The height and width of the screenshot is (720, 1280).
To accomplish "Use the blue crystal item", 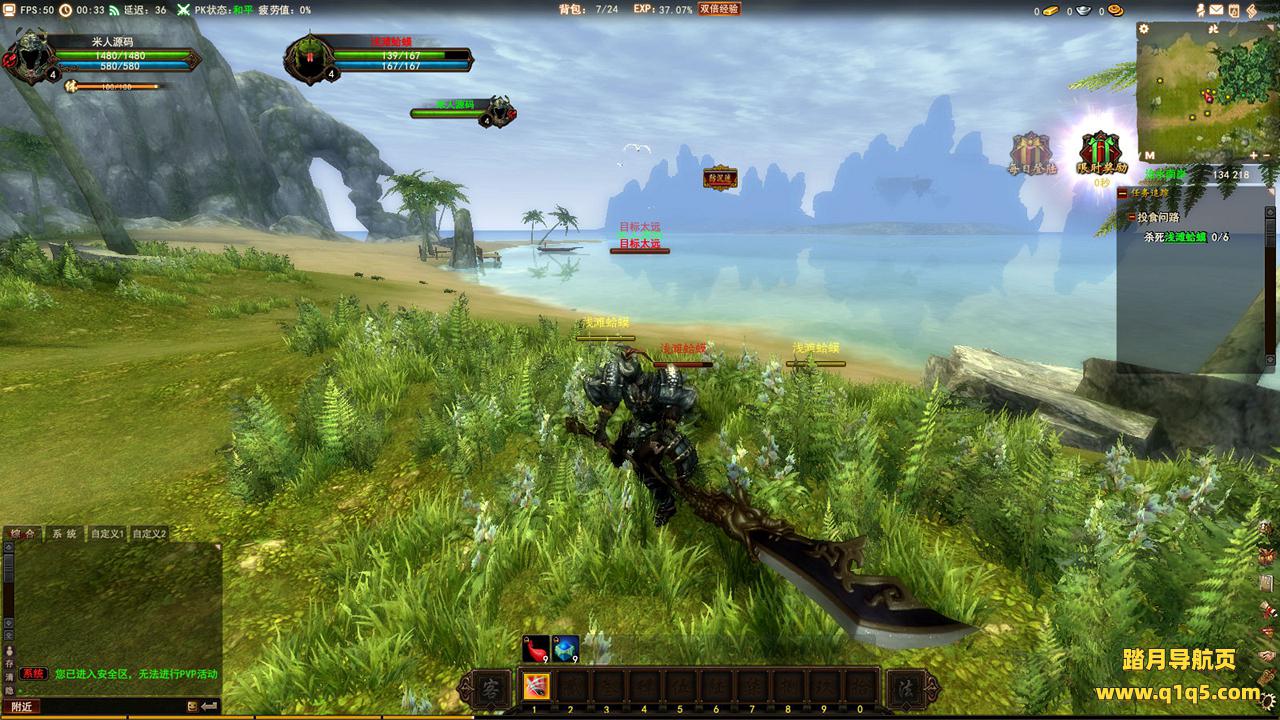I will tap(566, 649).
